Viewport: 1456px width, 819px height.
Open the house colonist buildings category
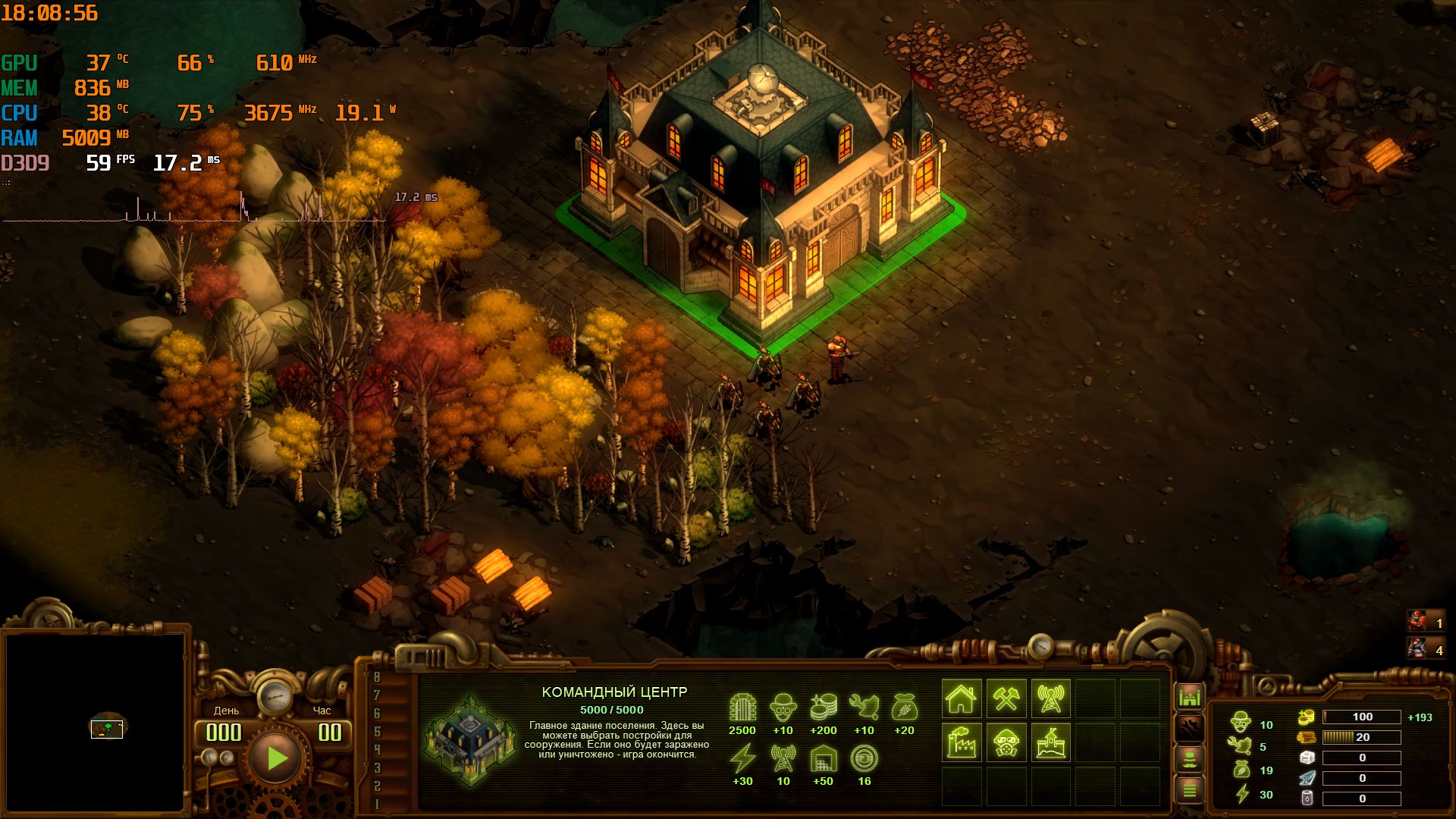(962, 698)
